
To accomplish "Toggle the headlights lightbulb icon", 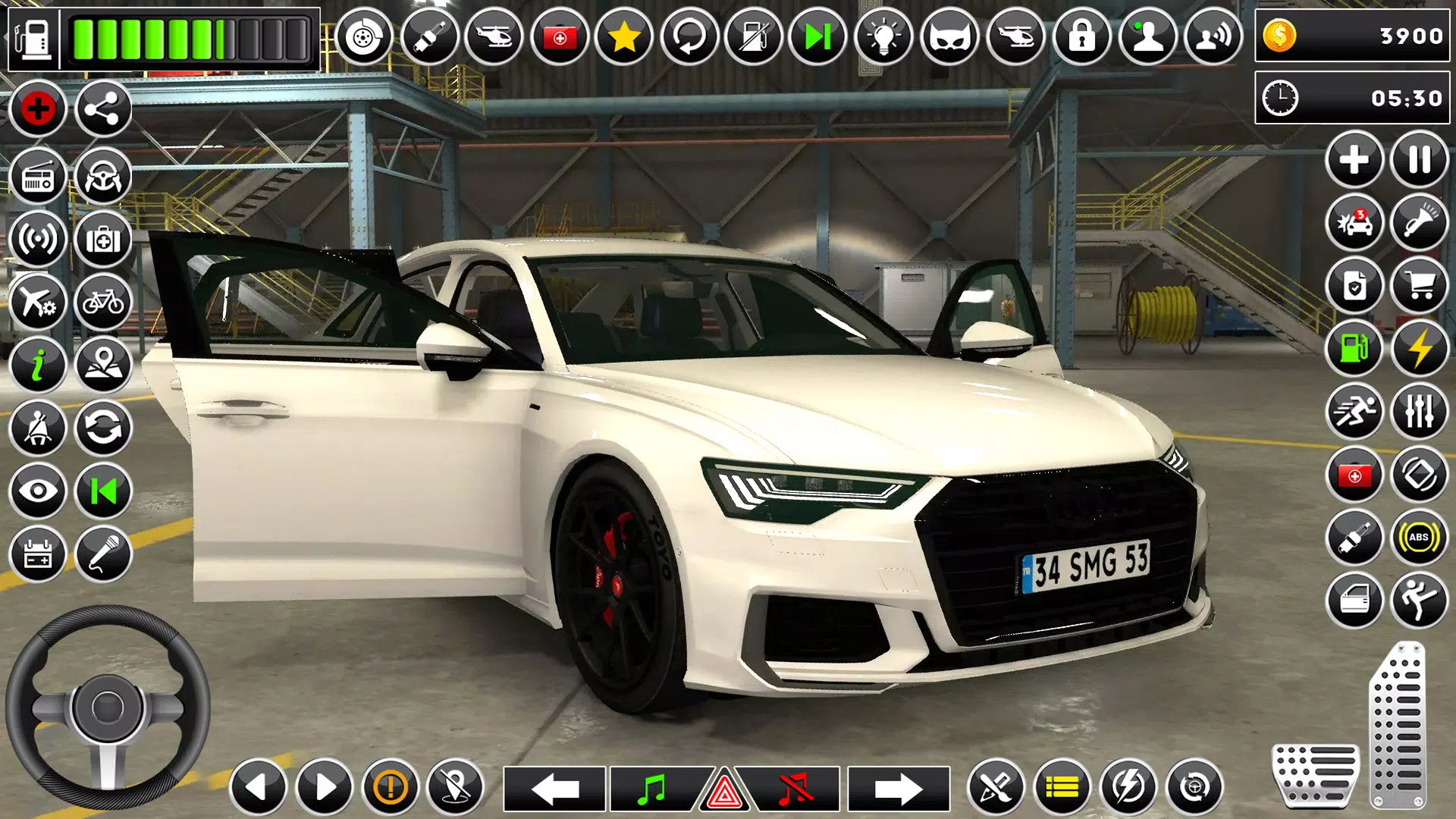I will [x=883, y=36].
